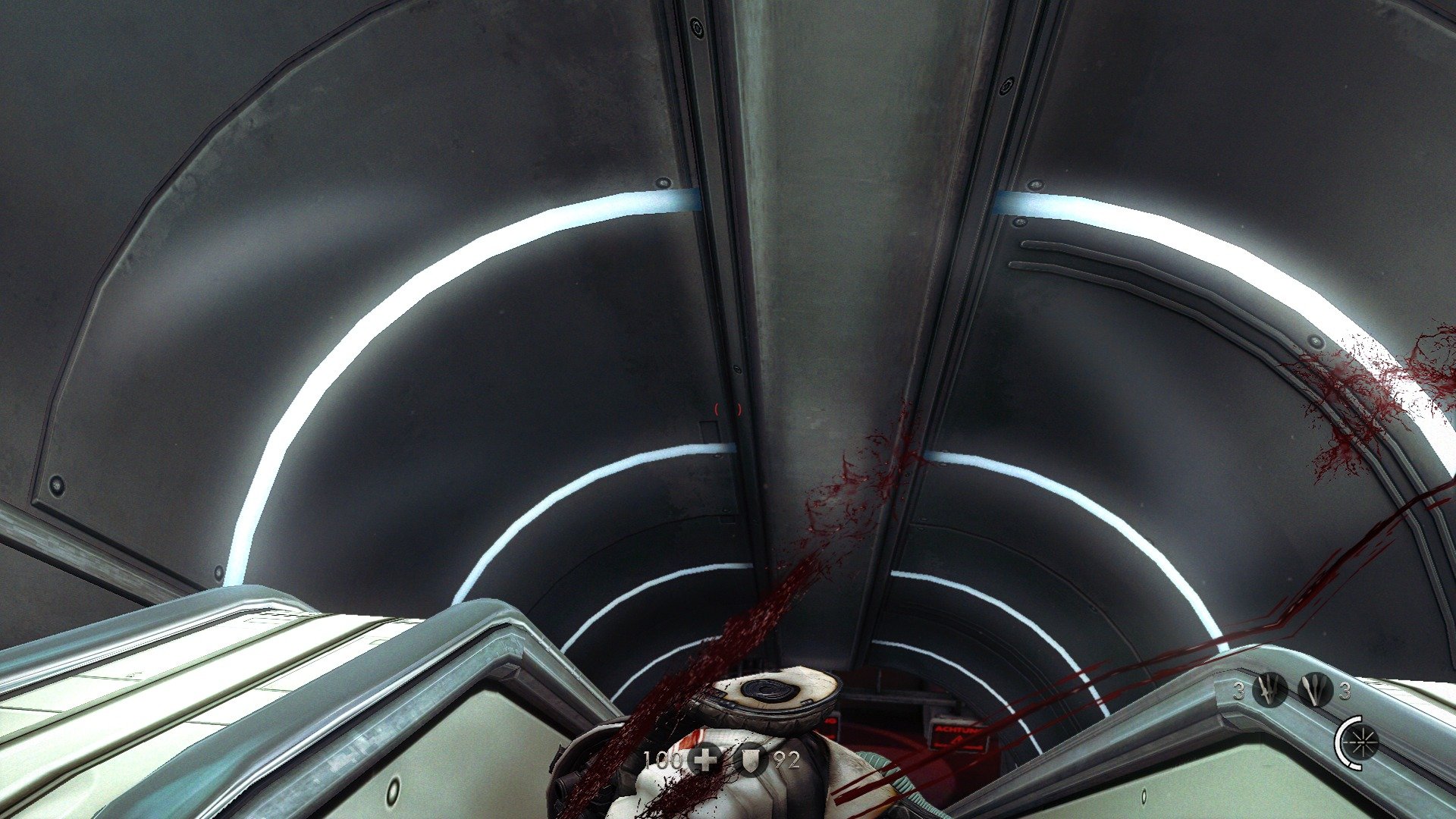Expand the right grenade counter showing 3
This screenshot has width=1456, height=819.
(x=1344, y=692)
